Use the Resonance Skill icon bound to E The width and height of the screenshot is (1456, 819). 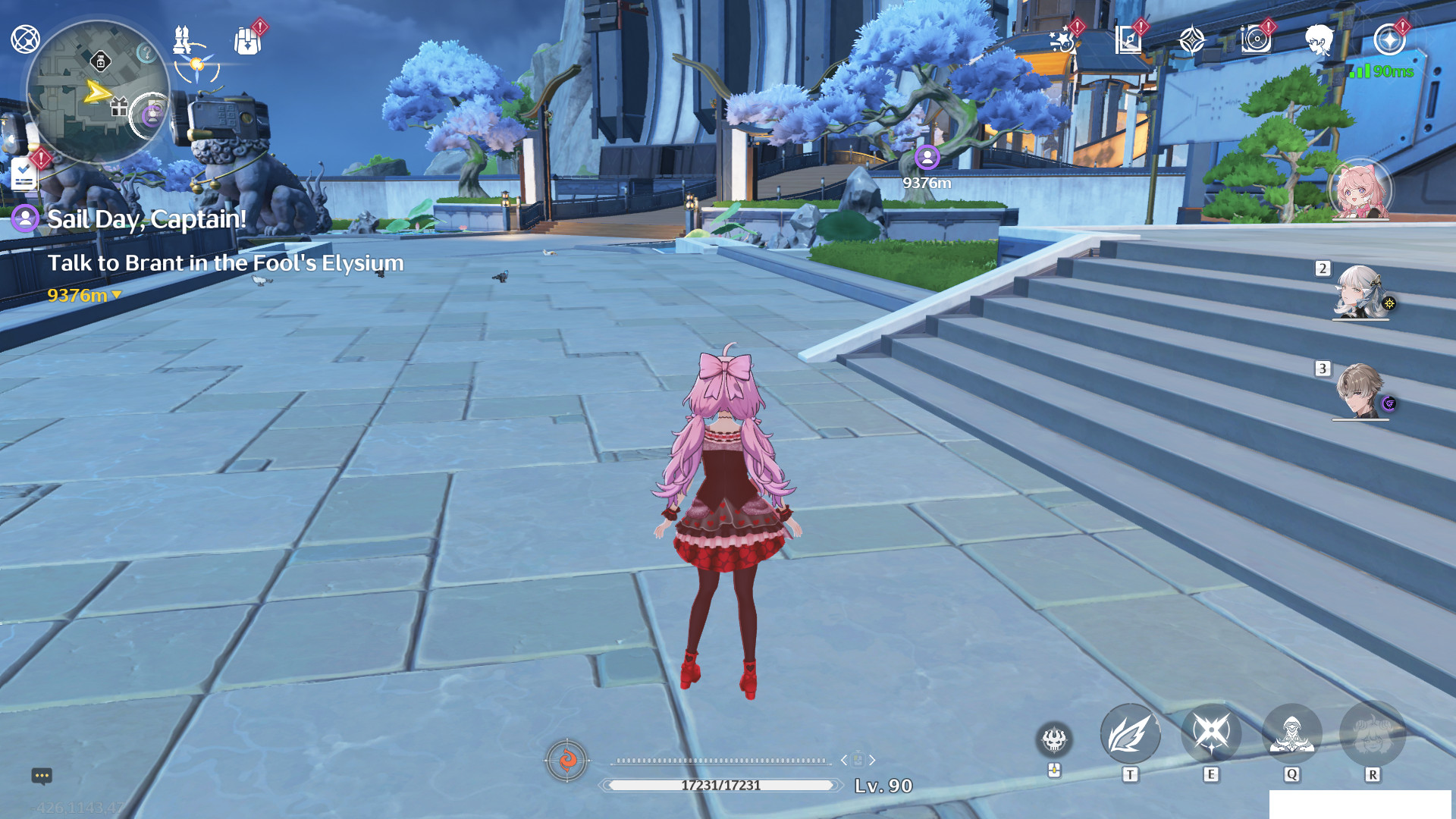point(1211,733)
